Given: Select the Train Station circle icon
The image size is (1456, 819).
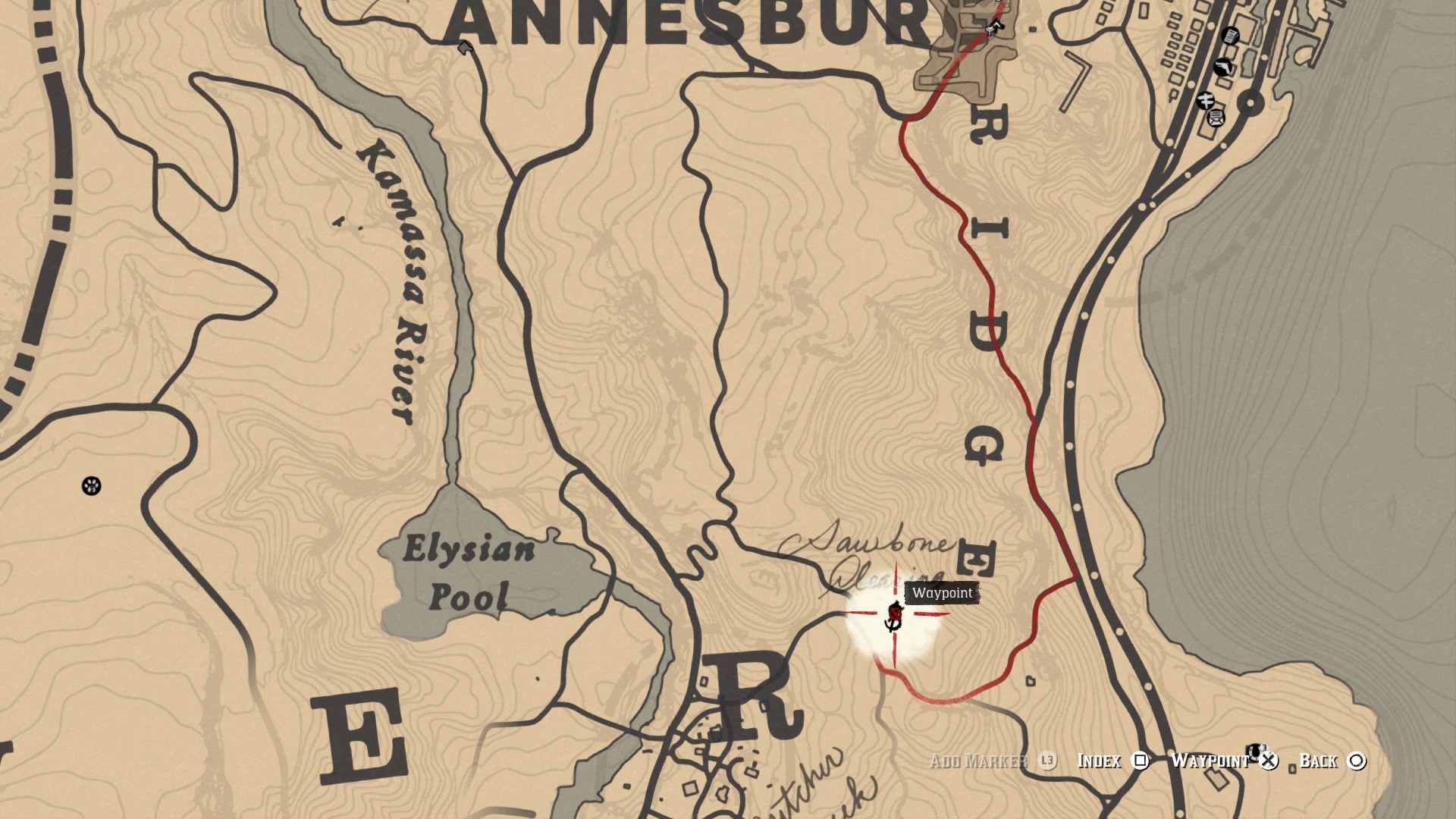Looking at the screenshot, I should pyautogui.click(x=1250, y=102).
